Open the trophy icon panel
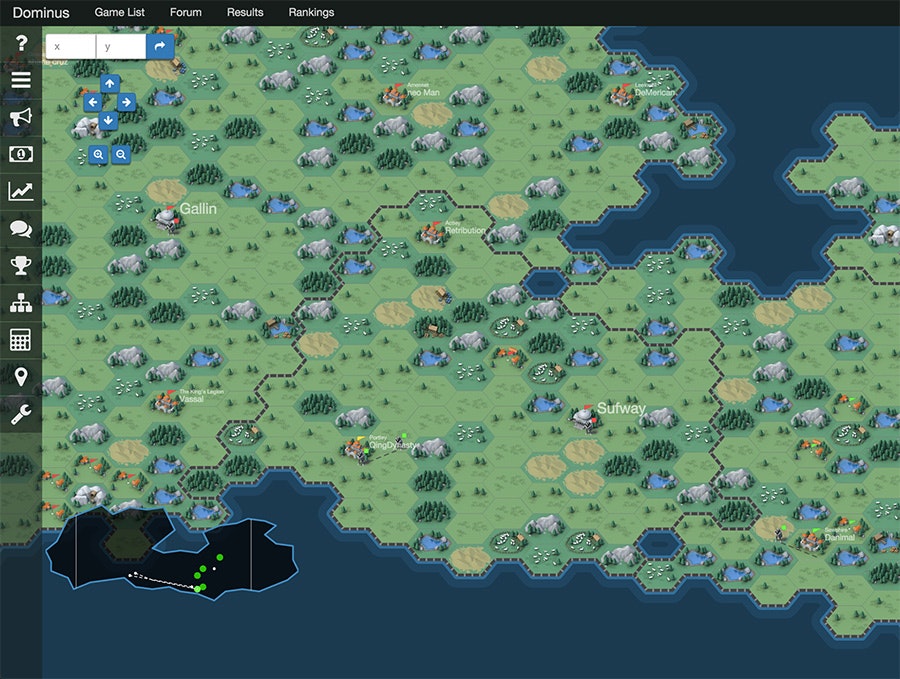The width and height of the screenshot is (900, 679). pos(21,265)
